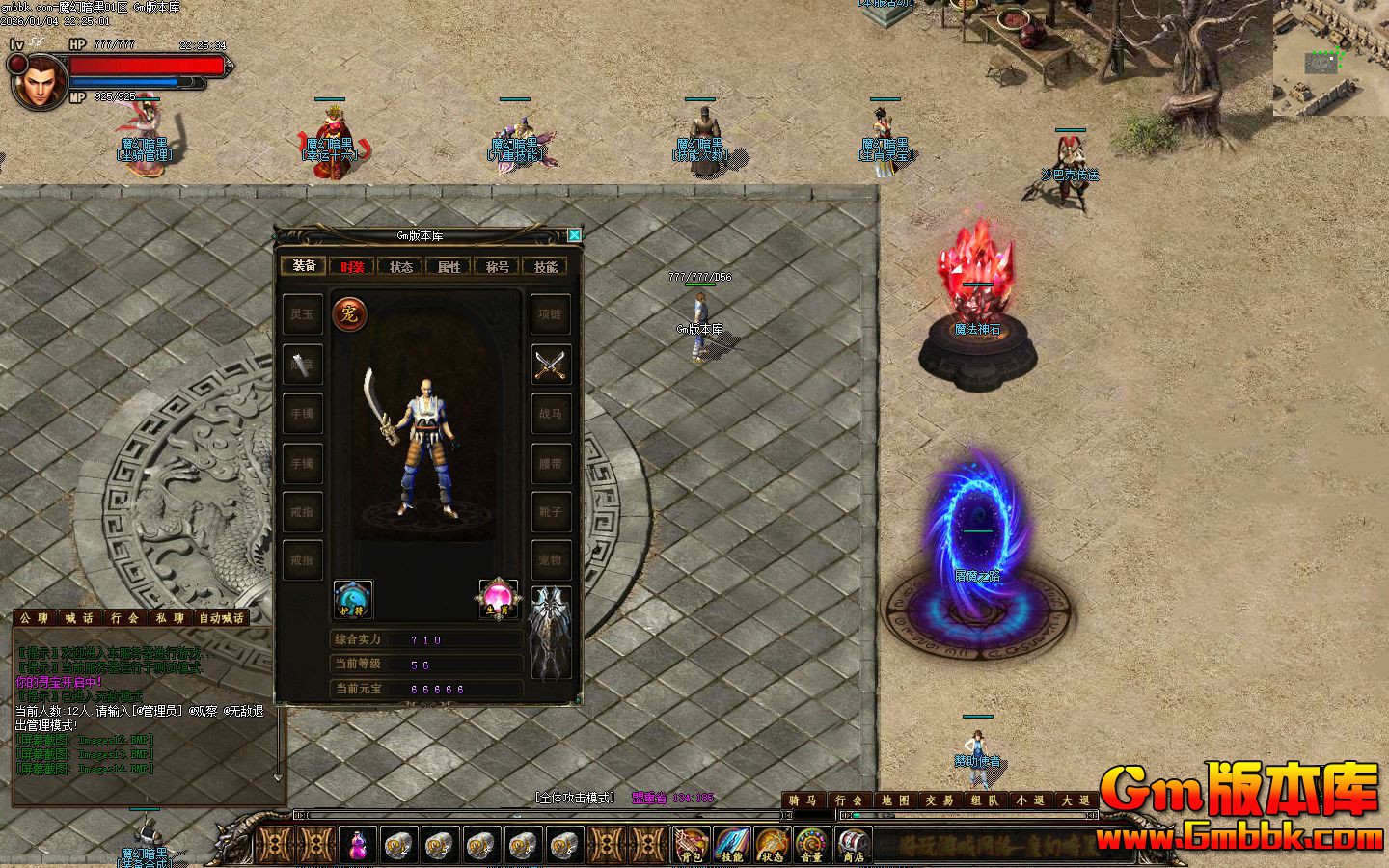Open the 背包 backpack
1389x868 pixels.
(x=691, y=846)
